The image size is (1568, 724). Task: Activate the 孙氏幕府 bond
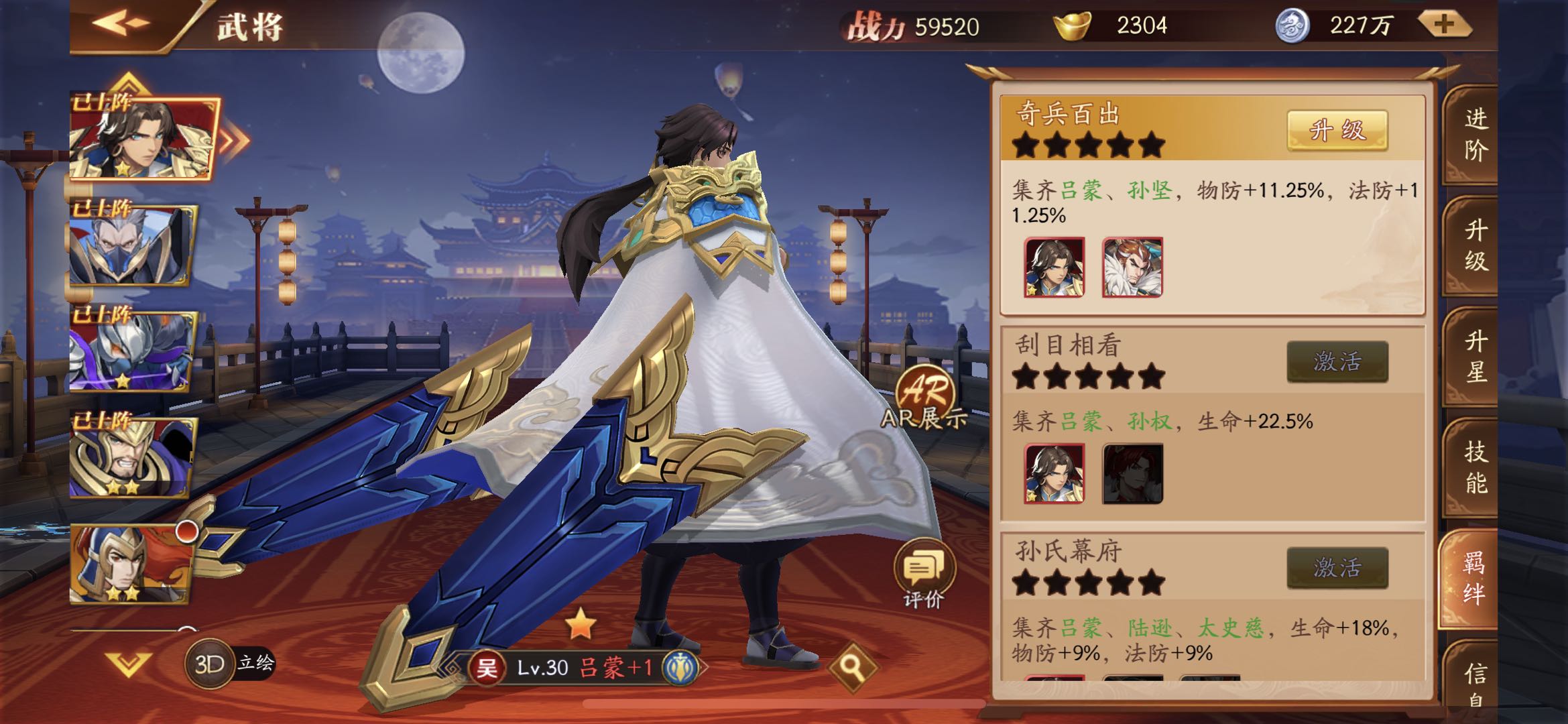[x=1337, y=568]
